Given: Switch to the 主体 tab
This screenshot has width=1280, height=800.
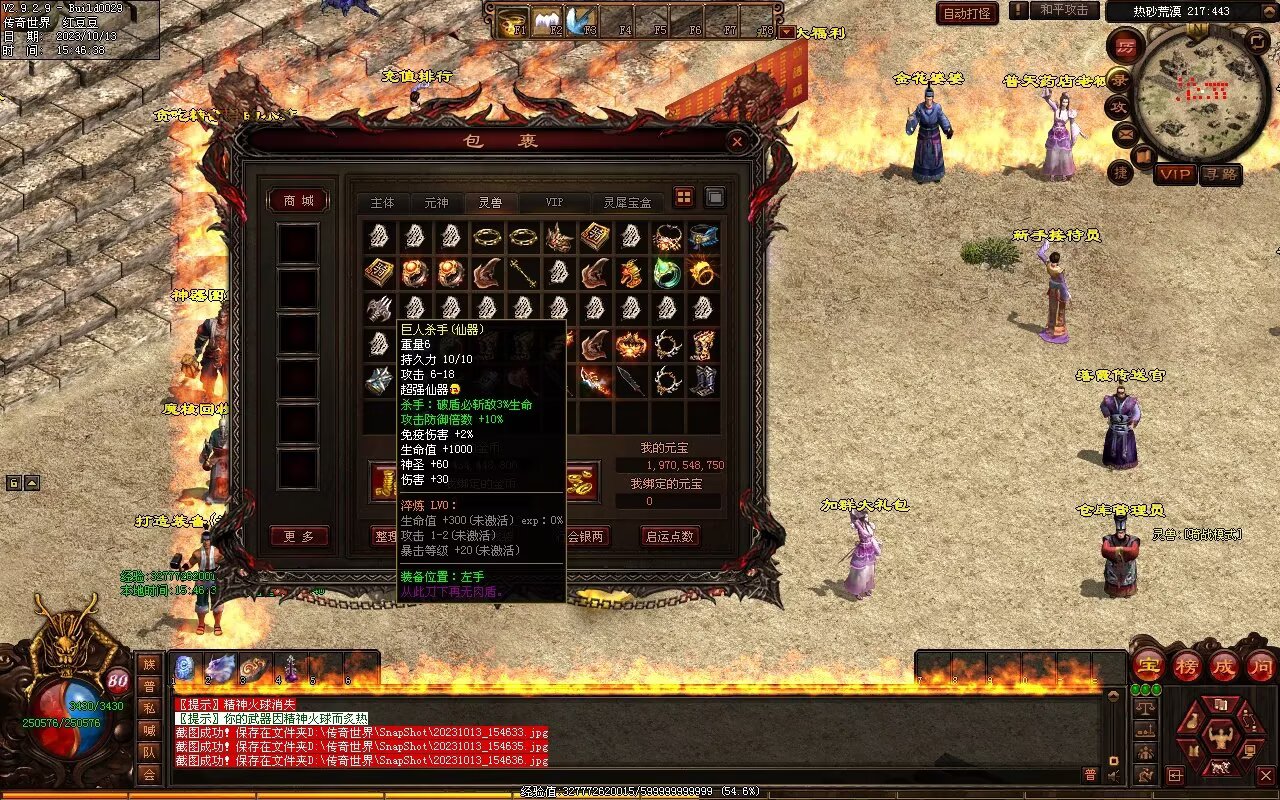Looking at the screenshot, I should [x=382, y=203].
